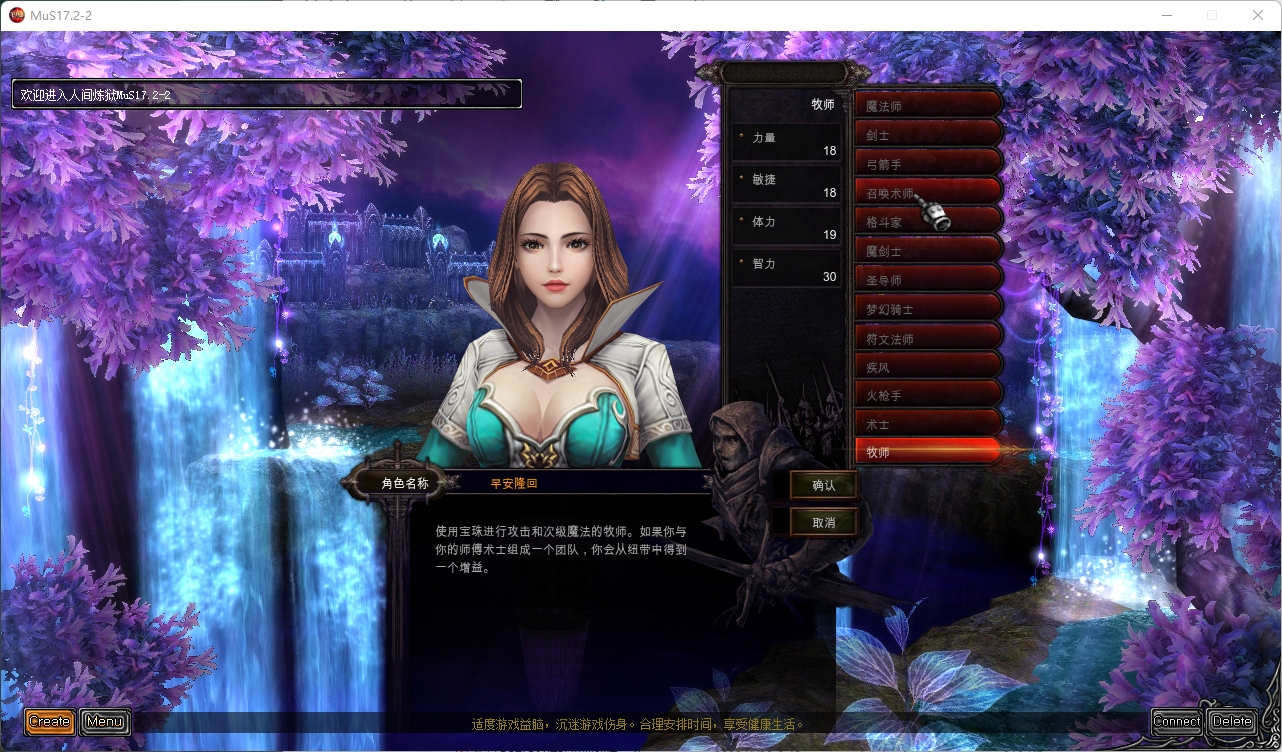Click the Create button
The image size is (1282, 752).
click(x=50, y=721)
